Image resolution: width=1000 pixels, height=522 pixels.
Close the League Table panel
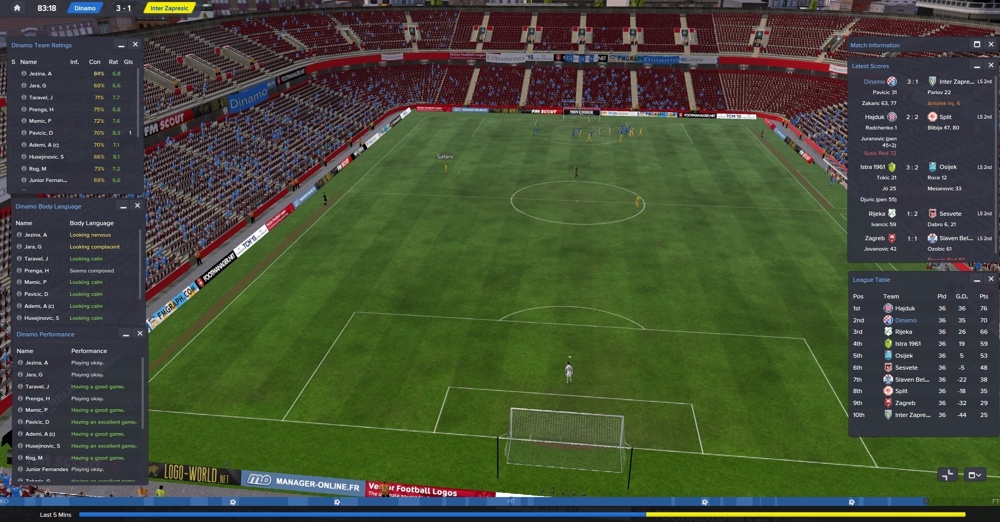tap(991, 280)
